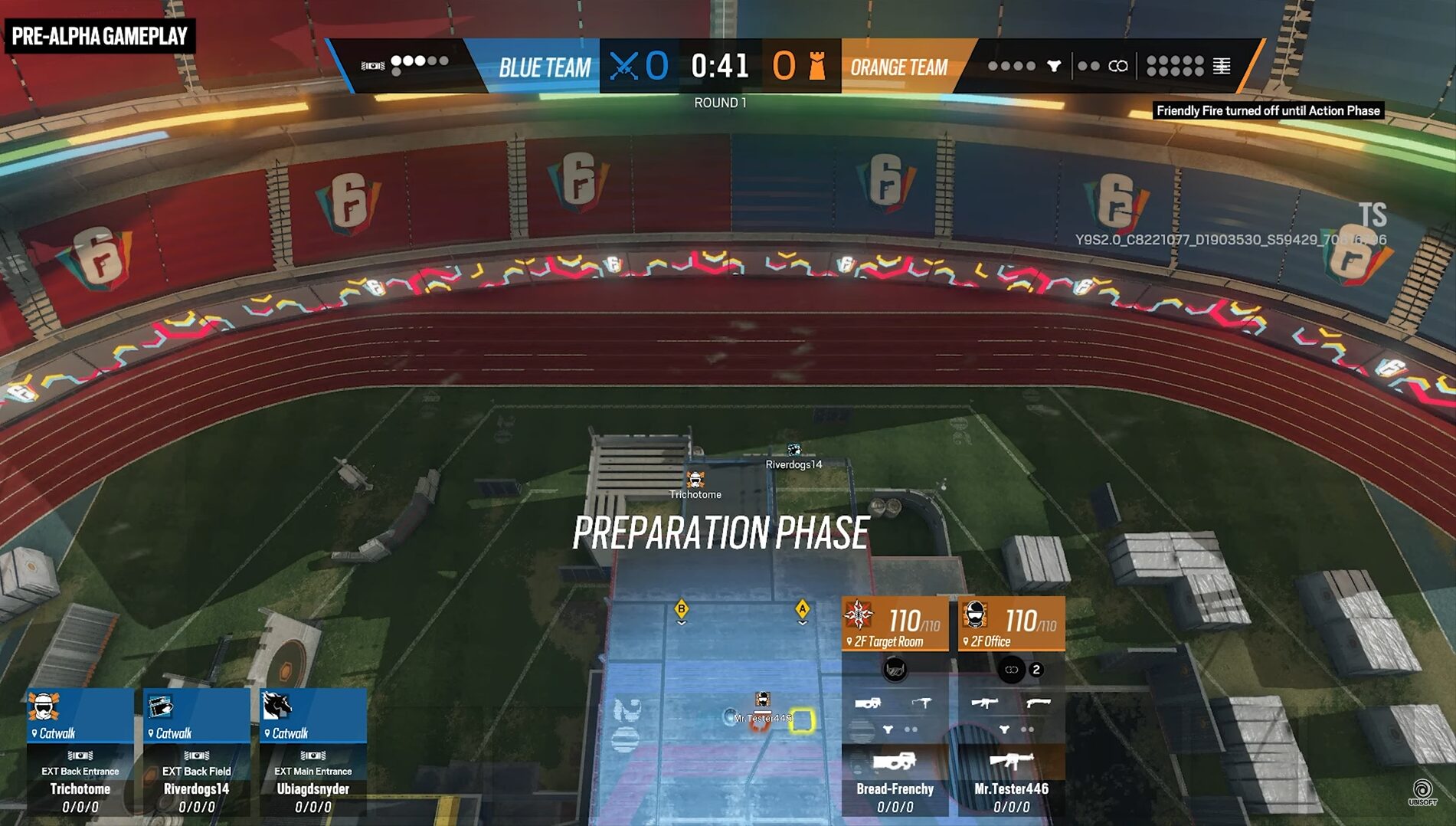This screenshot has width=1456, height=826.
Task: Click the bomb site A marker
Action: click(802, 610)
